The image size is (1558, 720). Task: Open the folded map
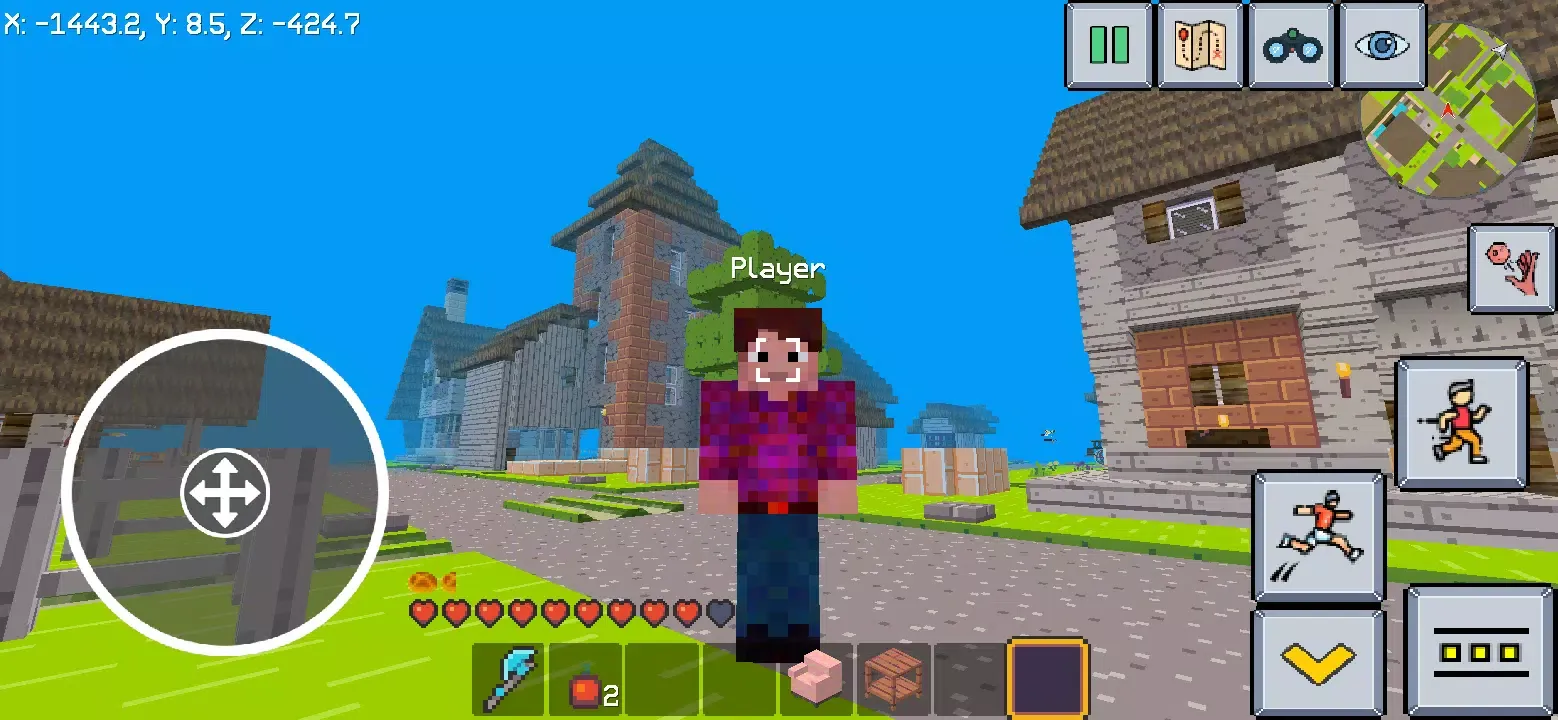[x=1201, y=44]
